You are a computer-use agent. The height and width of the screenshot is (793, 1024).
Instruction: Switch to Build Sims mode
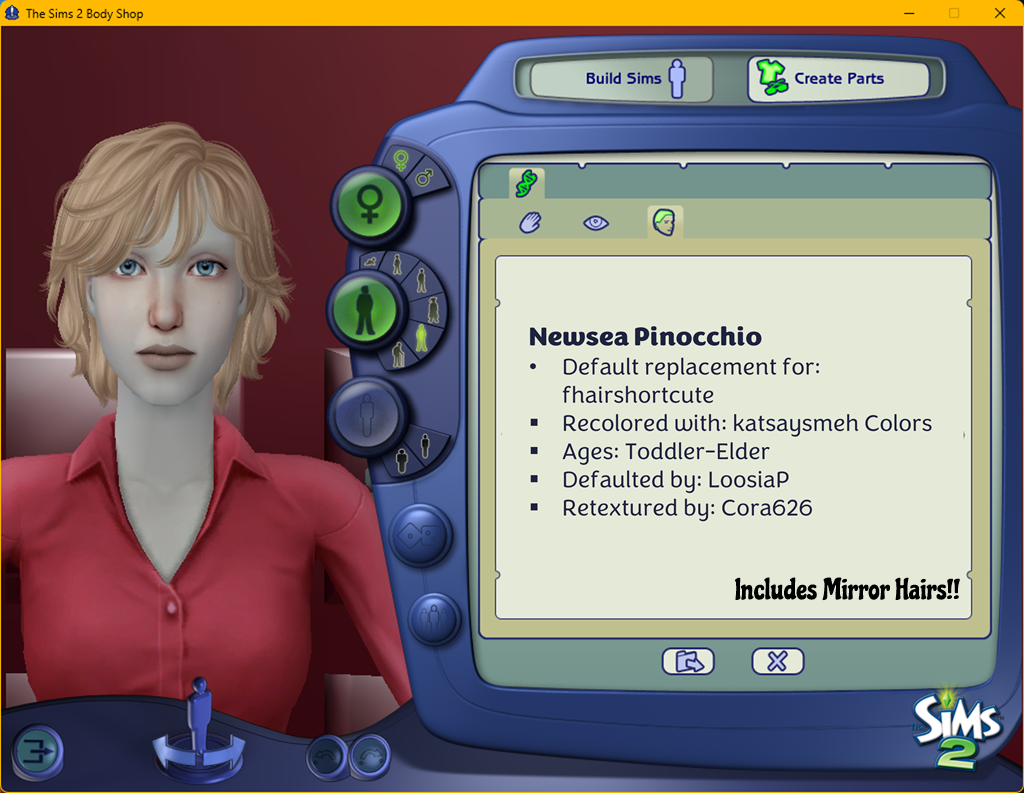tap(621, 78)
